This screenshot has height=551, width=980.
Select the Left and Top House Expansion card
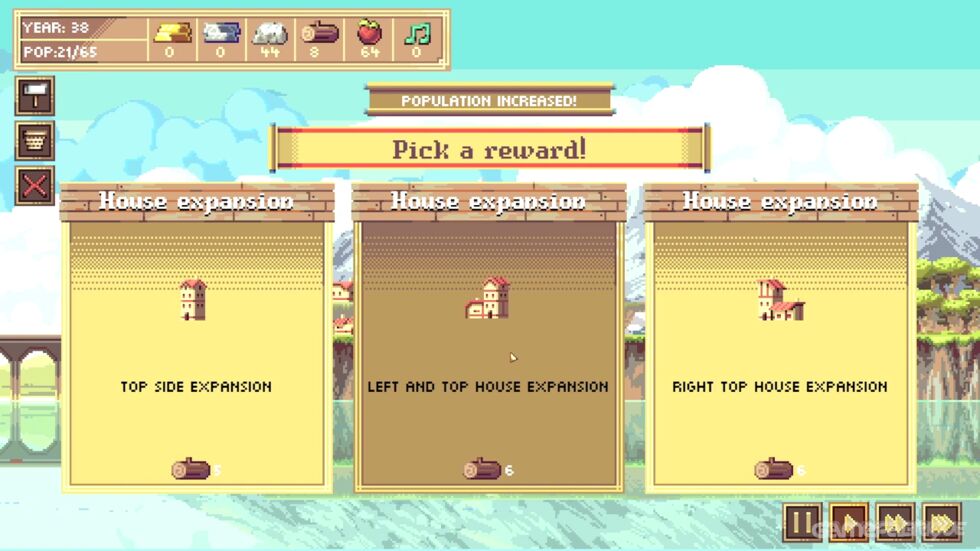488,340
